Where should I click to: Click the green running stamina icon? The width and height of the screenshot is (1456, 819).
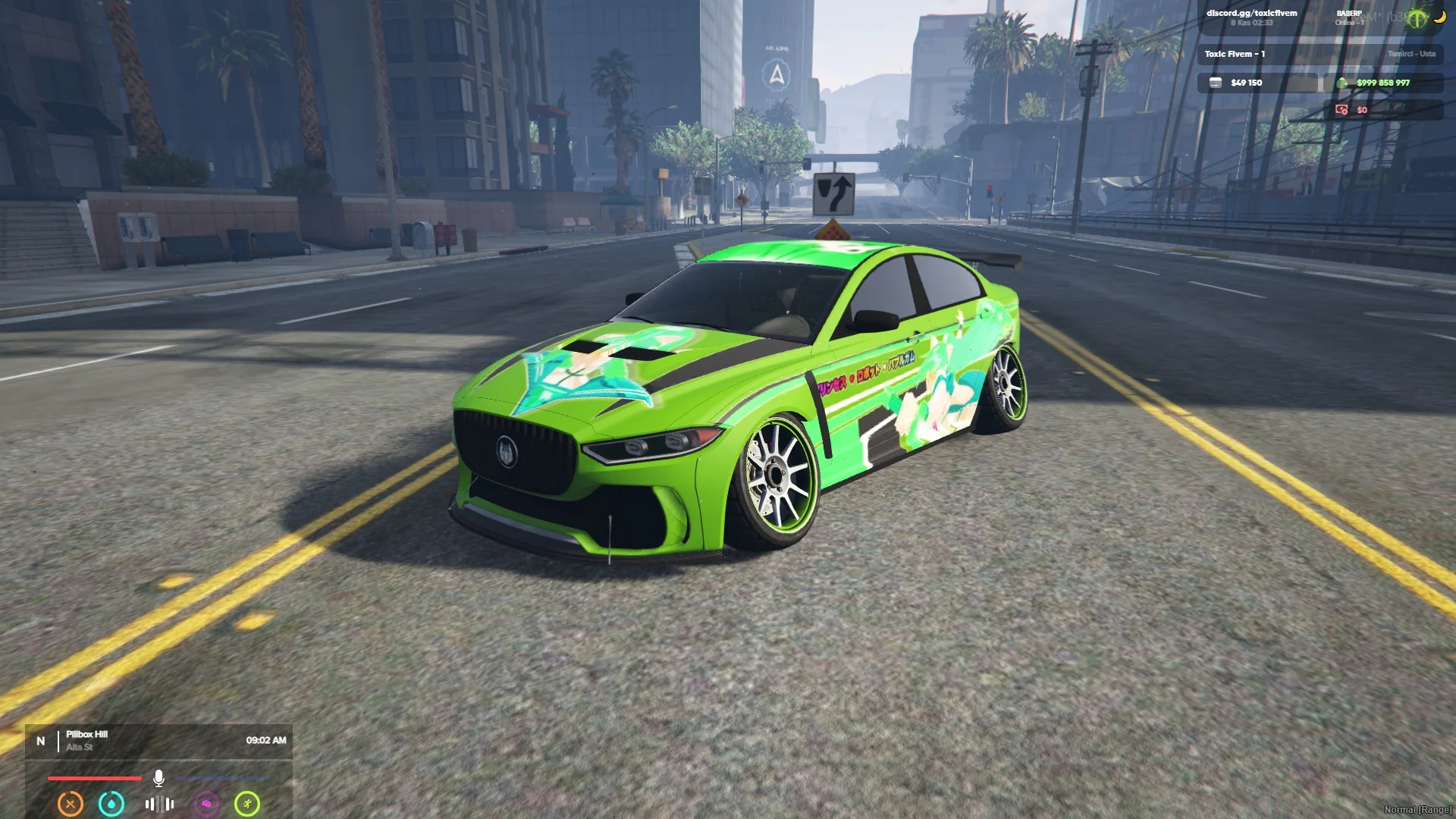[x=247, y=803]
